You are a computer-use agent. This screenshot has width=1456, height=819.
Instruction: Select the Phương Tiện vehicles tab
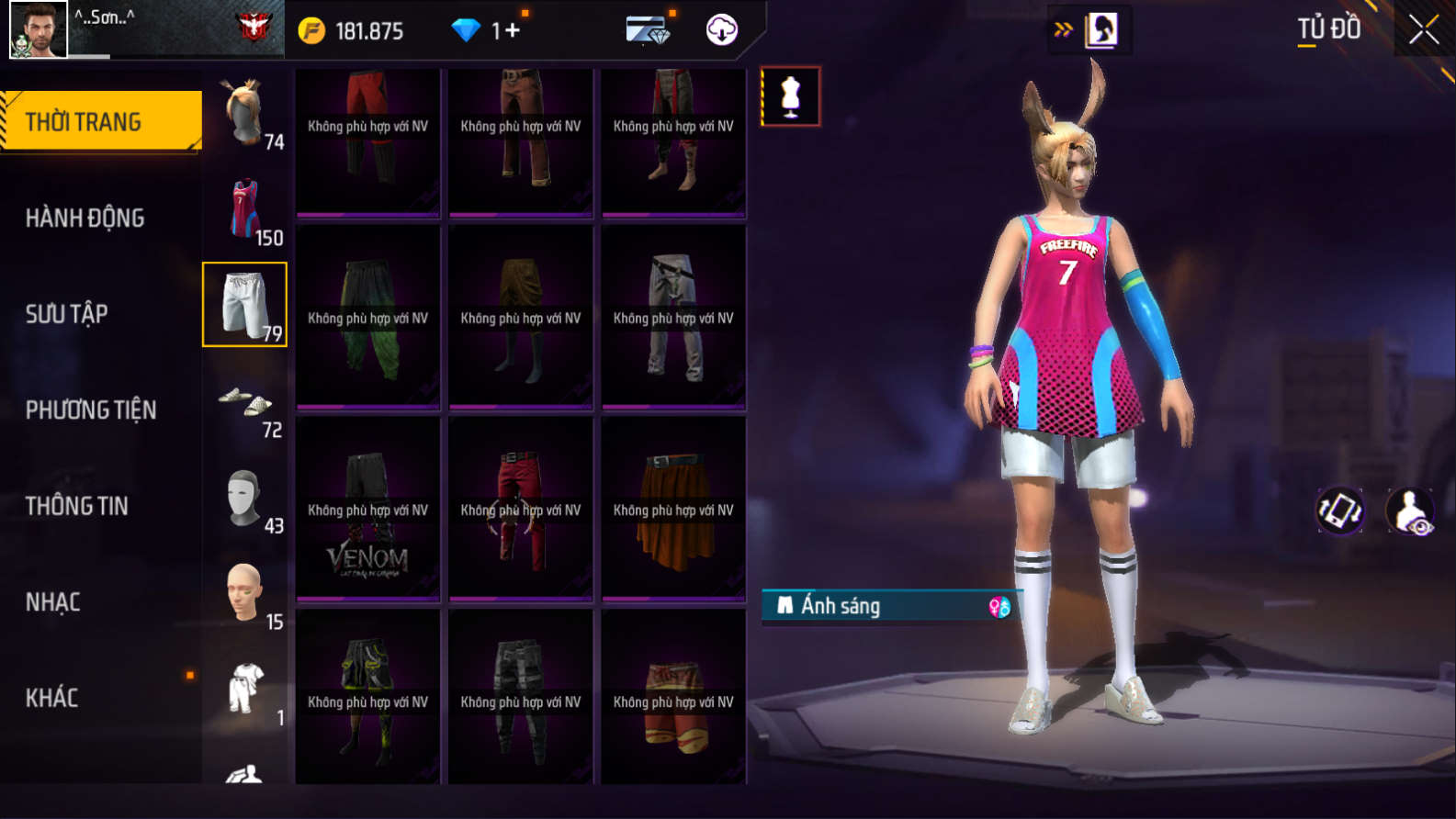pos(91,409)
